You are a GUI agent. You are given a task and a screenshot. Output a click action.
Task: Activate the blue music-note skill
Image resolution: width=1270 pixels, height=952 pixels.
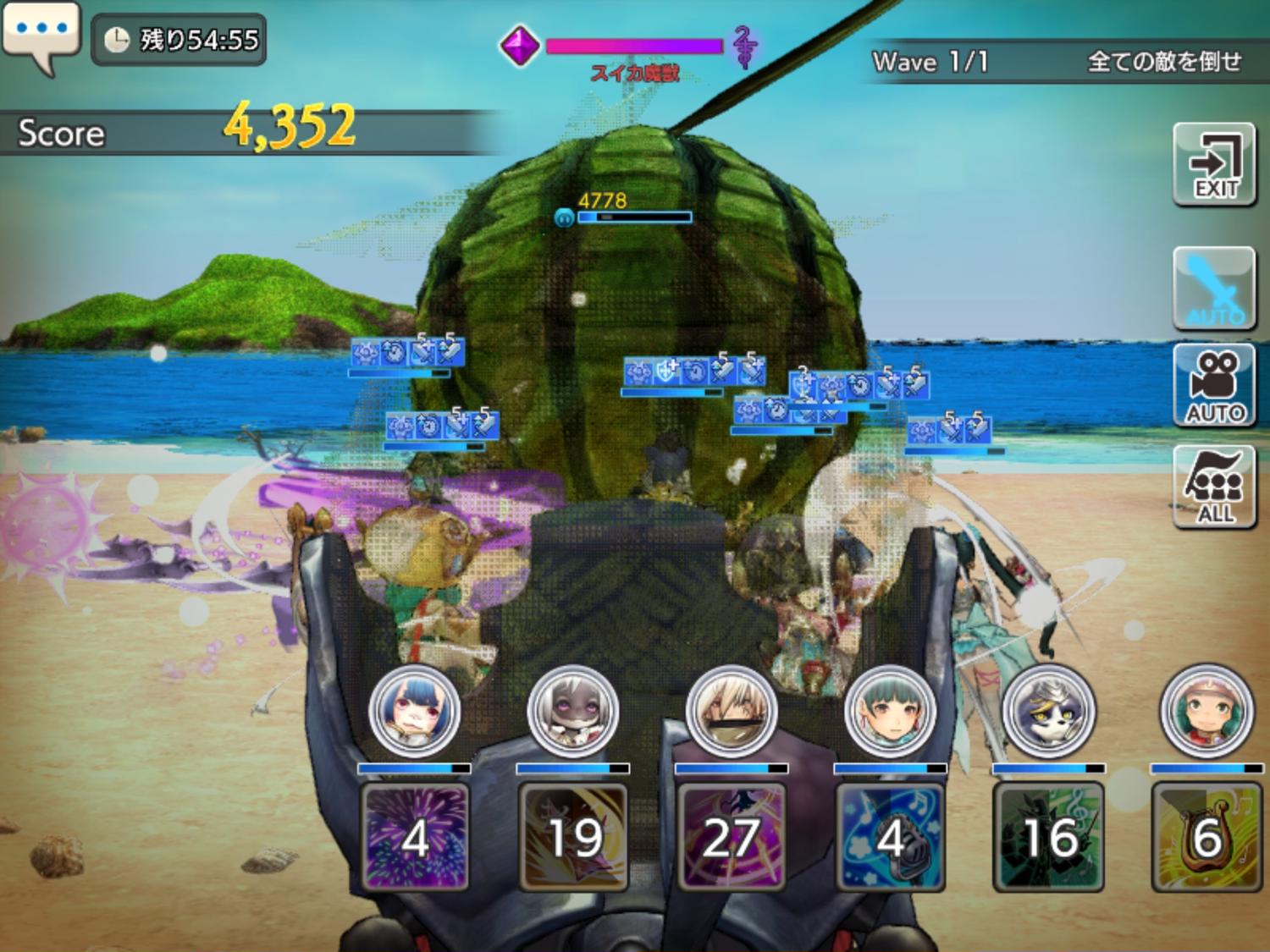890,837
